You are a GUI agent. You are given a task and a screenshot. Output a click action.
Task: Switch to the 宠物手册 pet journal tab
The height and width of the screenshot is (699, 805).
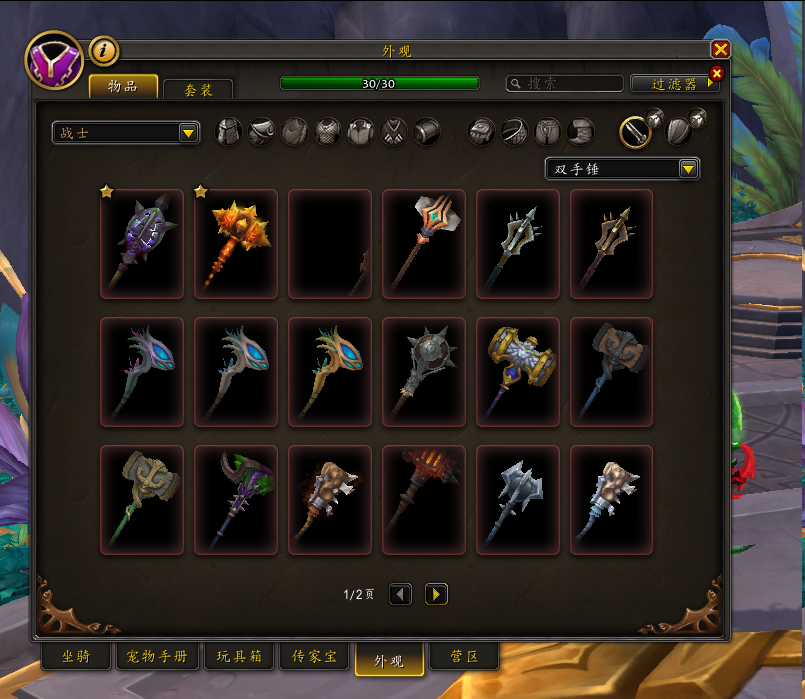point(157,657)
